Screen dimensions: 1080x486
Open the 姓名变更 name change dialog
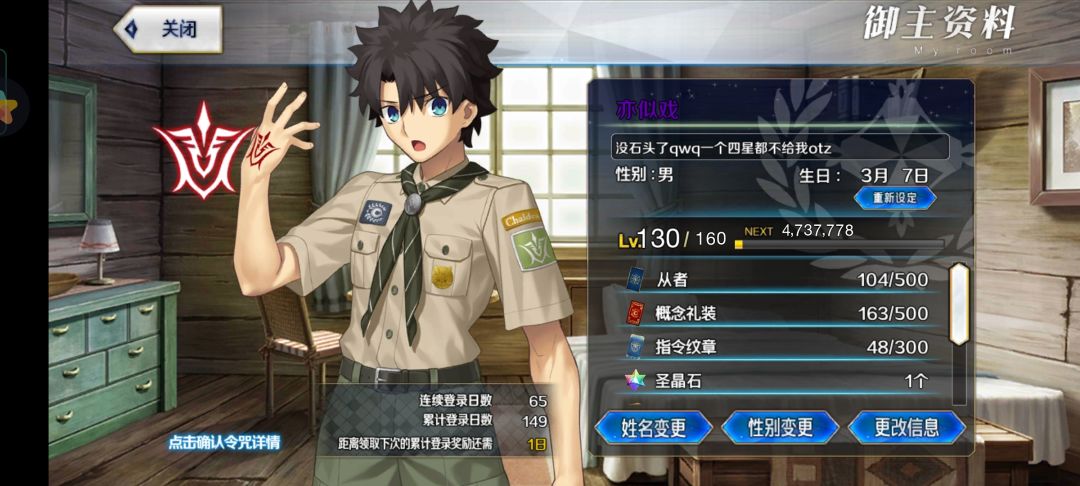click(653, 428)
